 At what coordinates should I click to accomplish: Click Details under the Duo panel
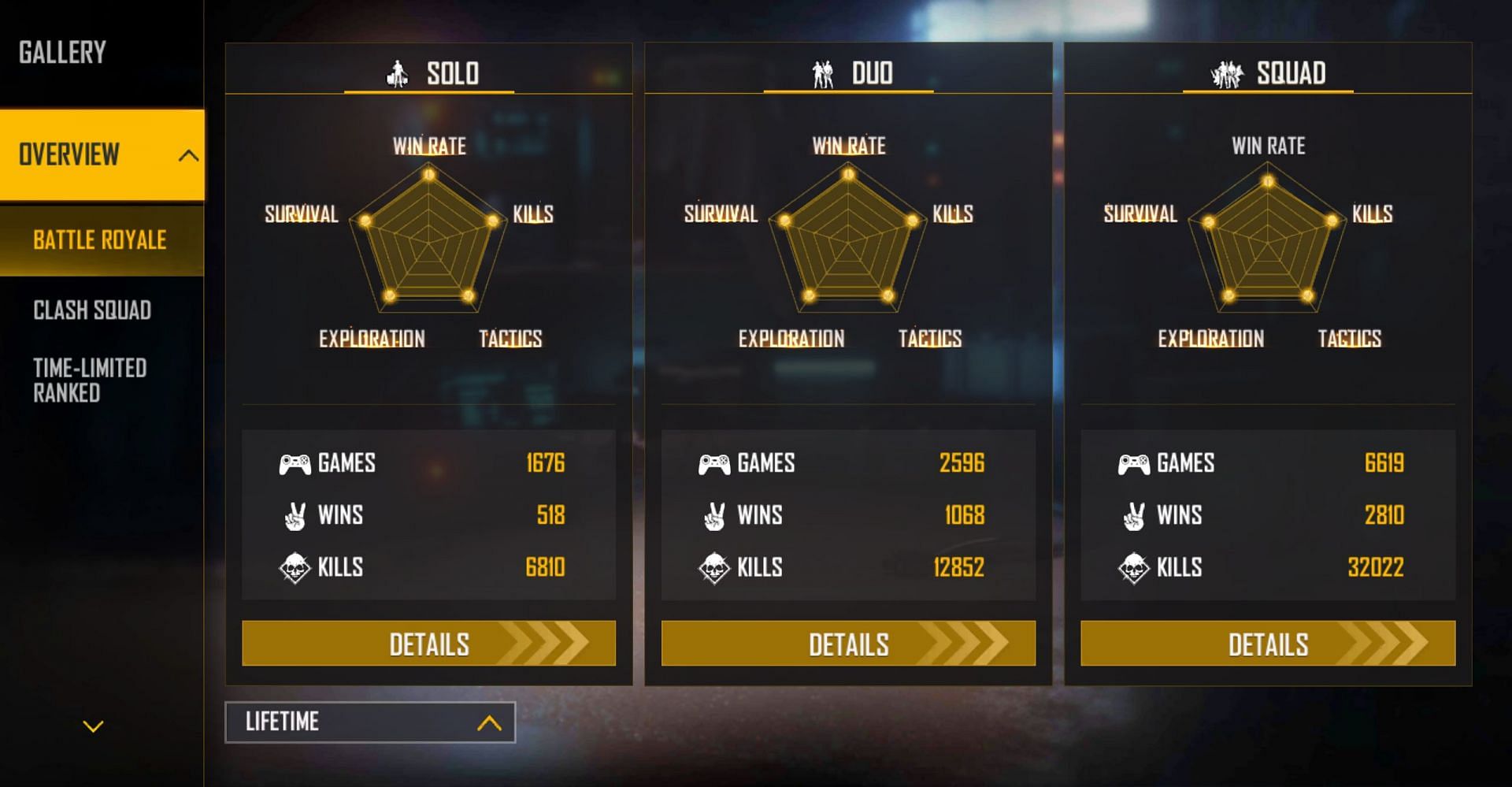pos(848,643)
